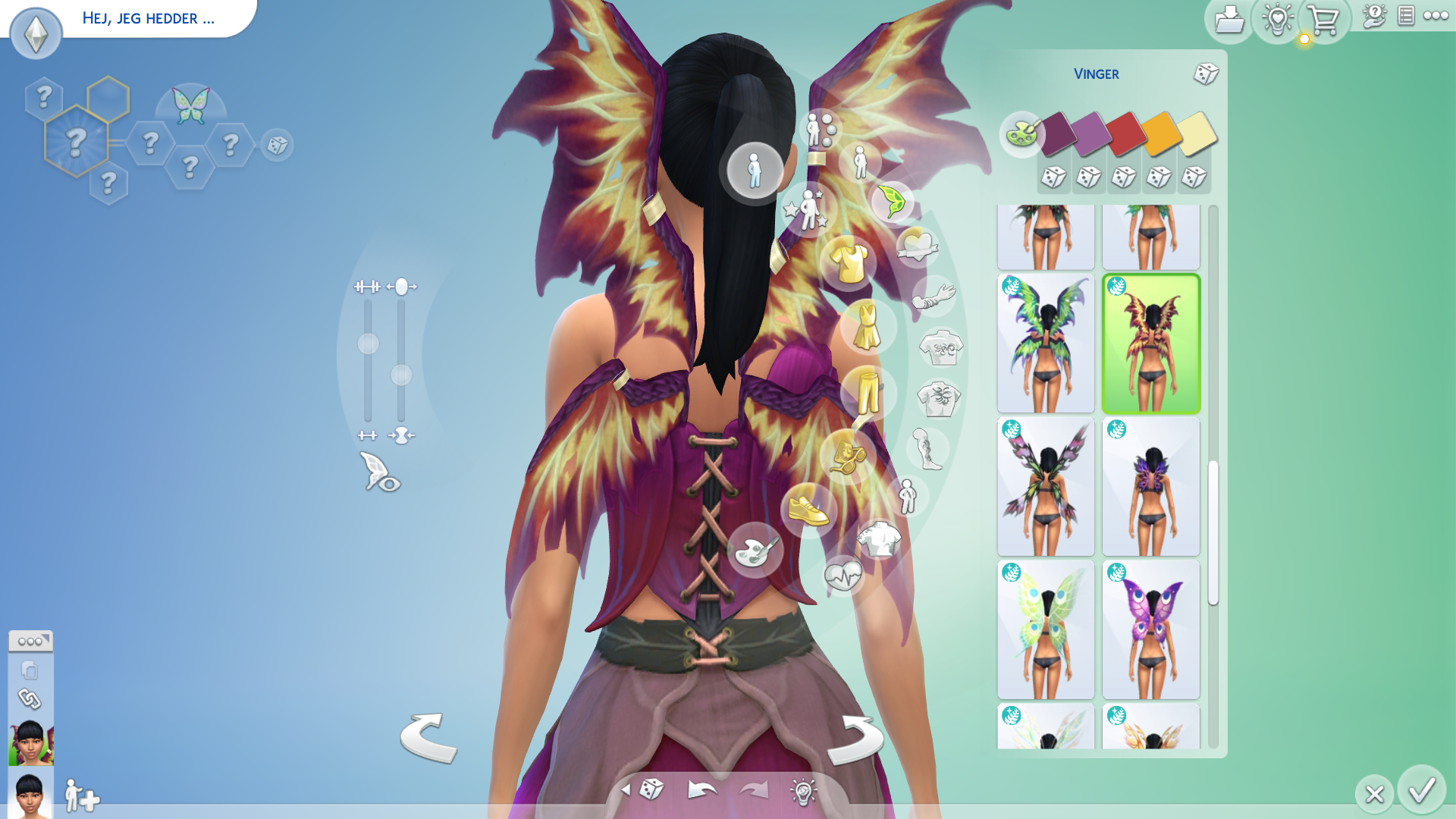Save the household to library
1456x819 pixels.
coord(1228,20)
